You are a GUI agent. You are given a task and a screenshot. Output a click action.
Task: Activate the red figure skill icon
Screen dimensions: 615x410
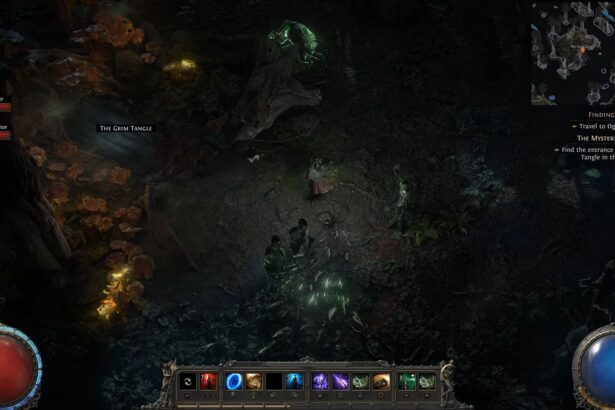tap(209, 381)
